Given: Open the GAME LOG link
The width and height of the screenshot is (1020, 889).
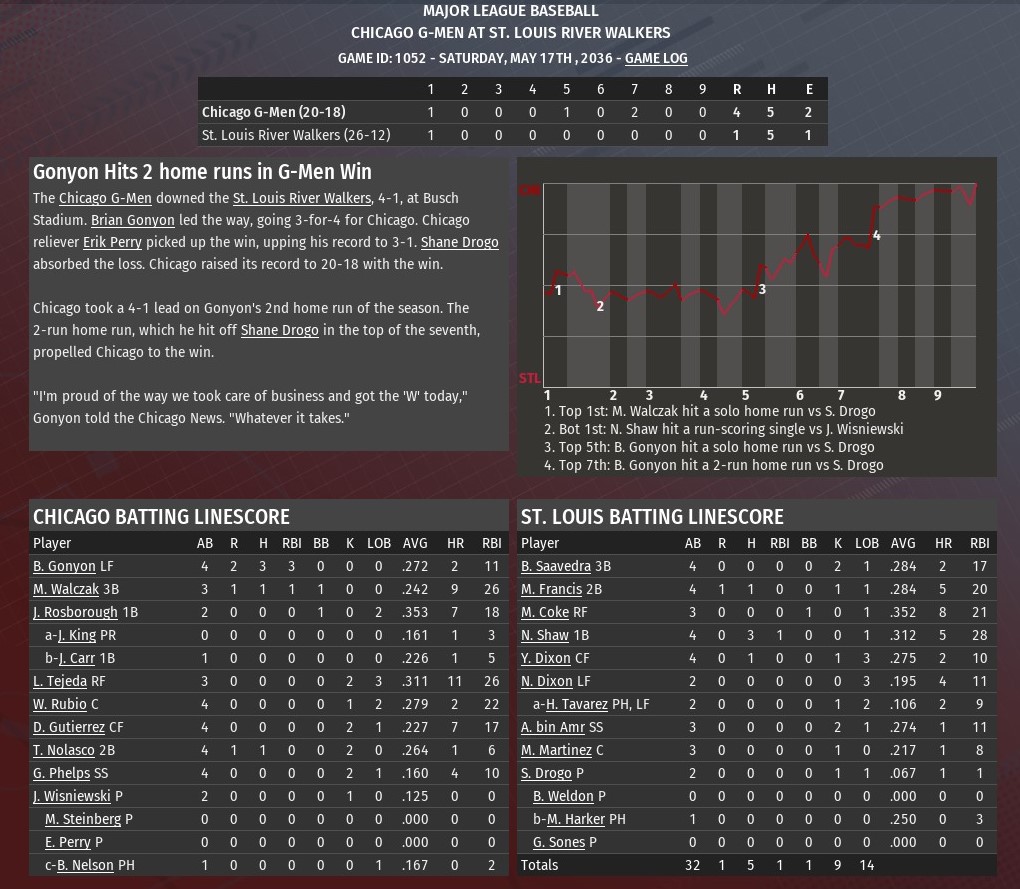Looking at the screenshot, I should 656,58.
